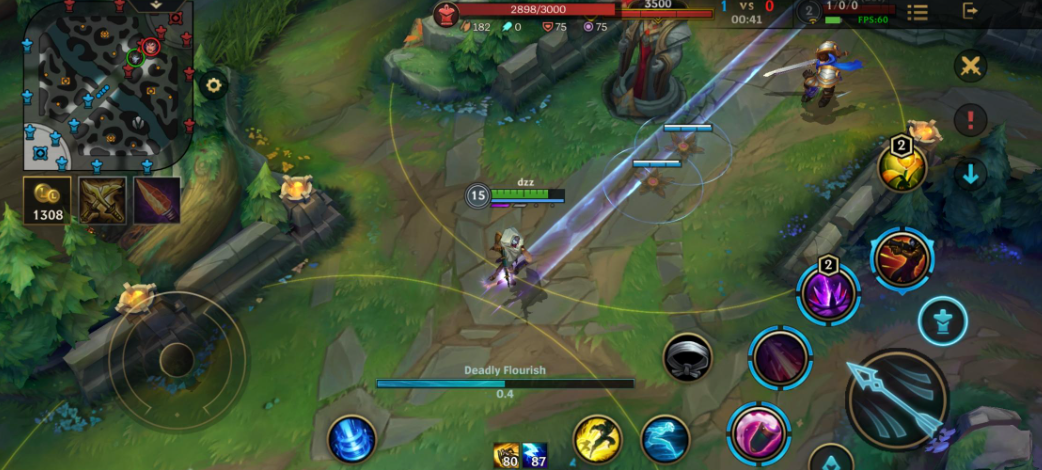Use the yellow flower icon with badge 2
1042x470 pixels.
tap(901, 168)
